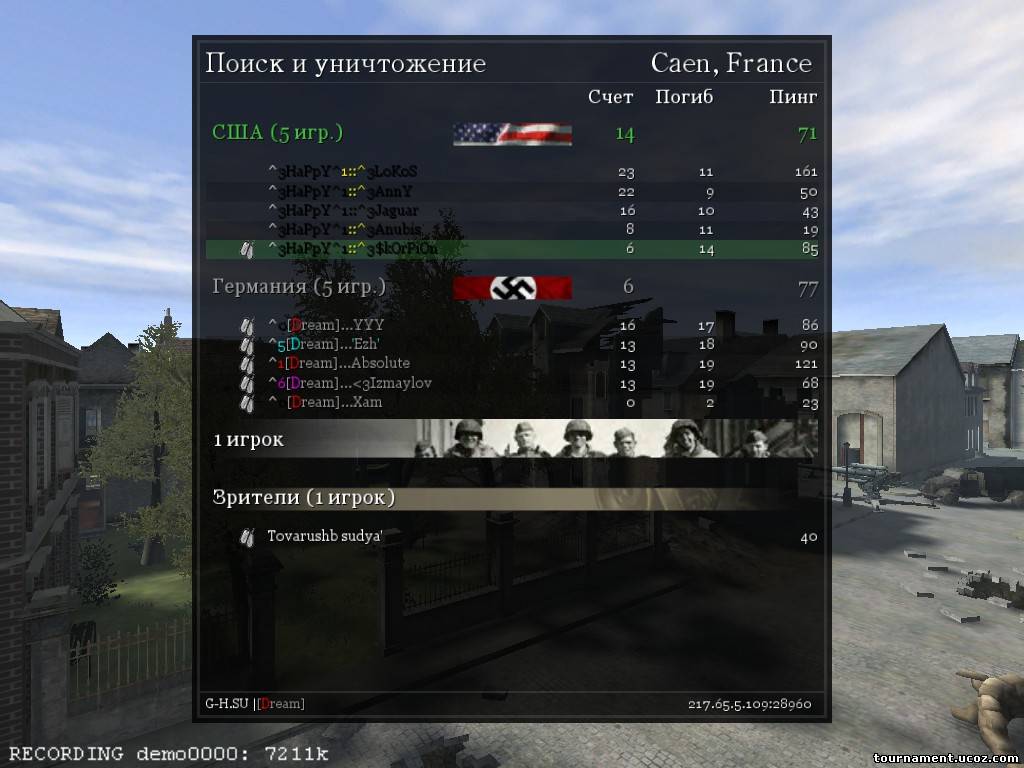Image resolution: width=1024 pixels, height=768 pixels.
Task: Select the Зрители spectators header
Action: click(304, 498)
